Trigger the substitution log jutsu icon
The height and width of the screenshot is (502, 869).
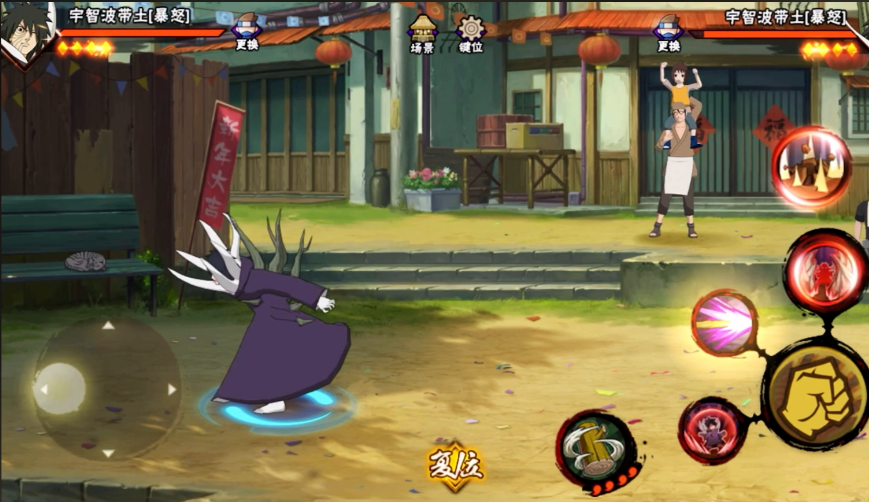pos(597,450)
